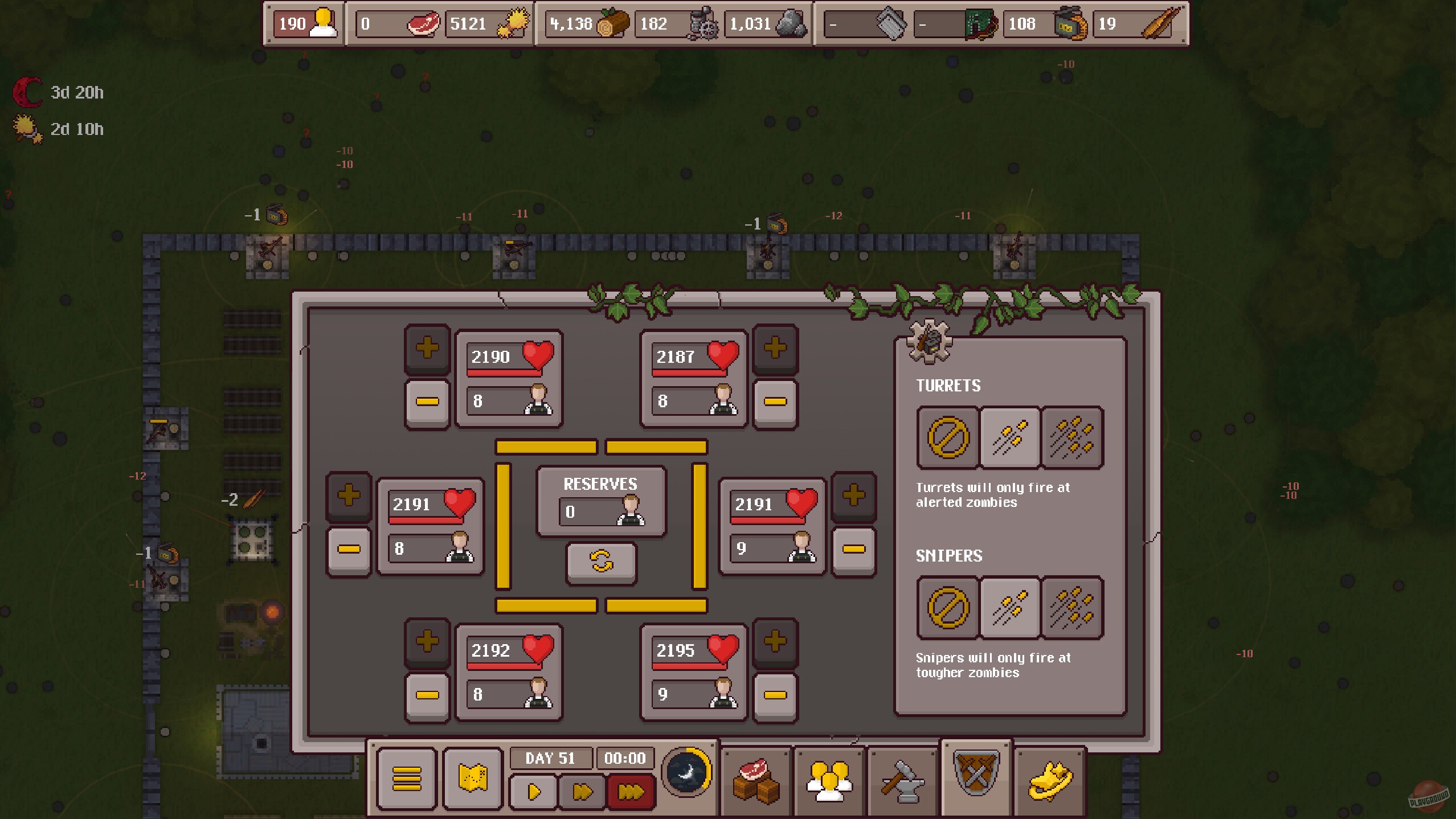The height and width of the screenshot is (819, 1456).
Task: Start normal game speed playback
Action: coord(533,792)
